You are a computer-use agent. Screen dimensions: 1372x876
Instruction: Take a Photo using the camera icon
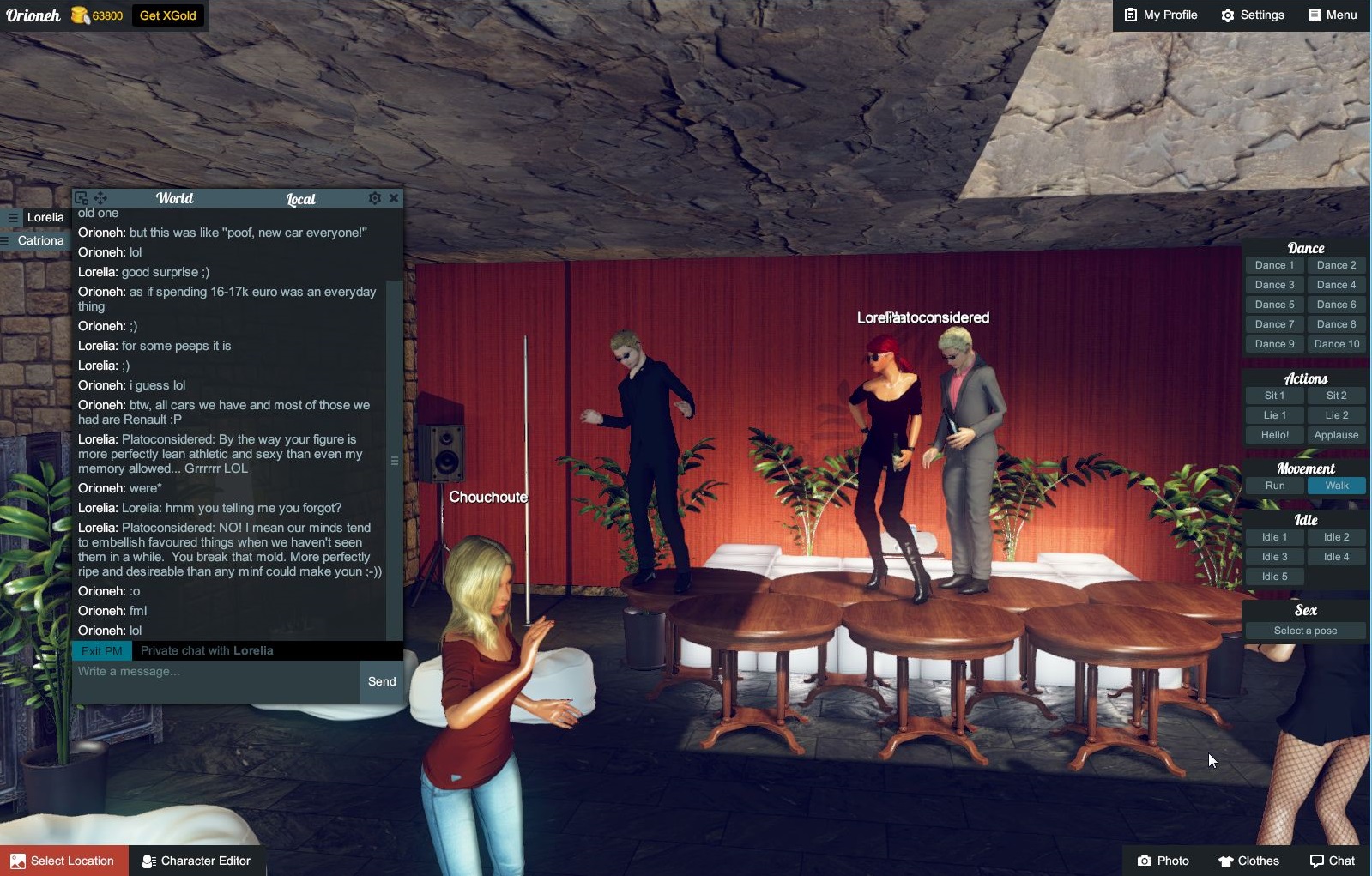click(x=1163, y=861)
